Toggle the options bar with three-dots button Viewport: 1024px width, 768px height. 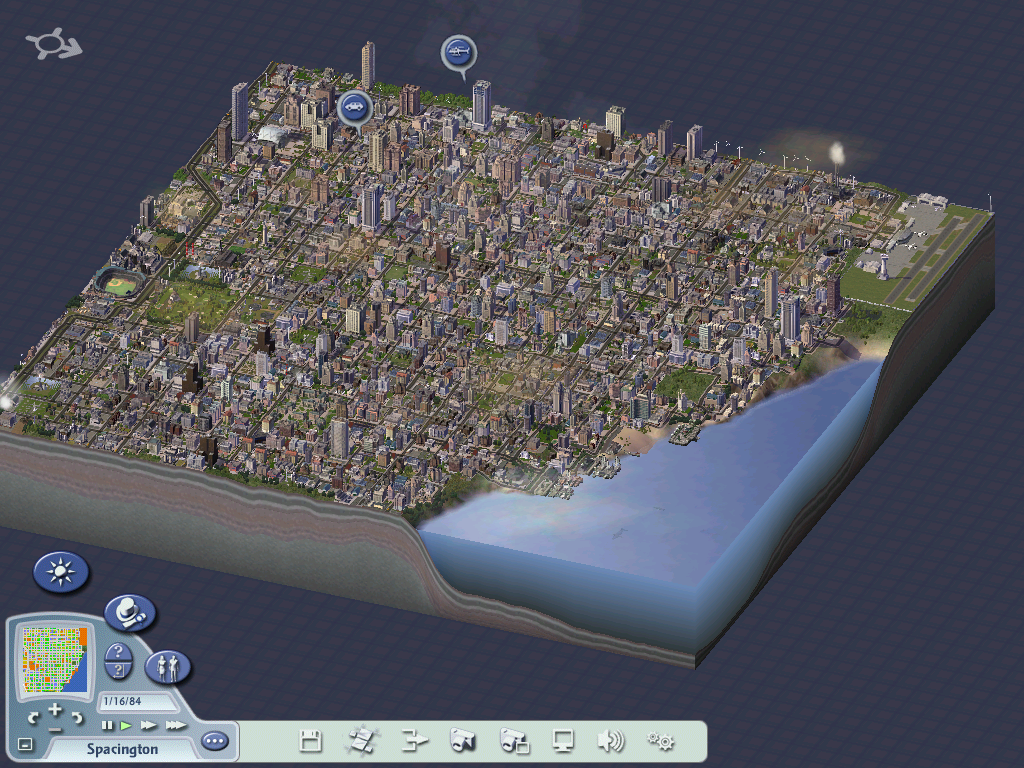point(214,742)
